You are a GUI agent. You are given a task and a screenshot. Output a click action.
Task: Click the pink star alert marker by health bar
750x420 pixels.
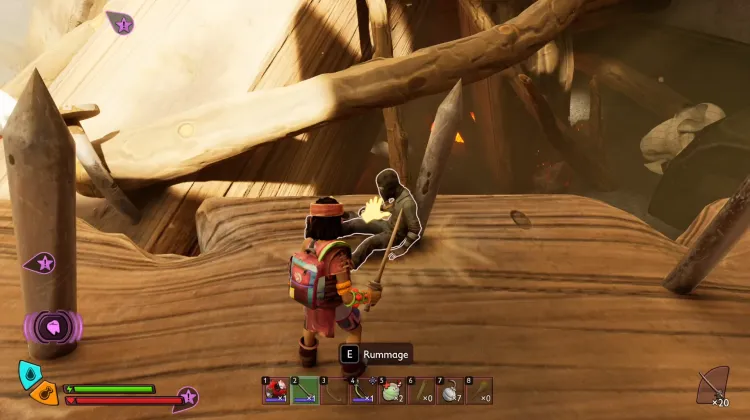[187, 397]
